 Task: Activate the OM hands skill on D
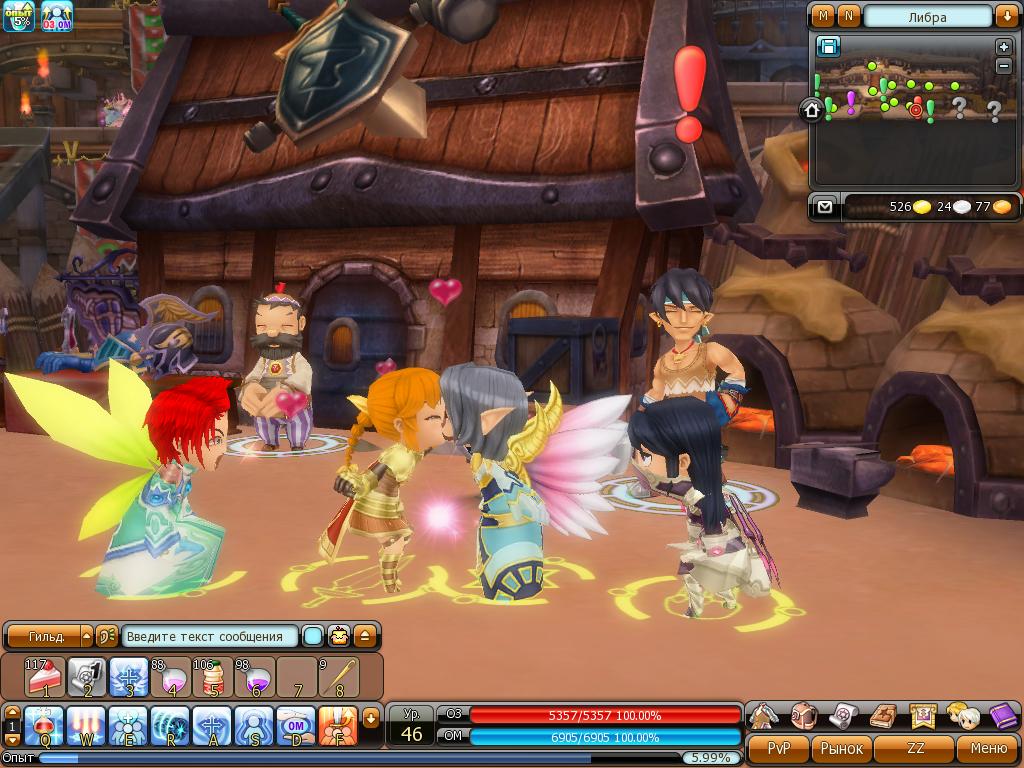295,726
